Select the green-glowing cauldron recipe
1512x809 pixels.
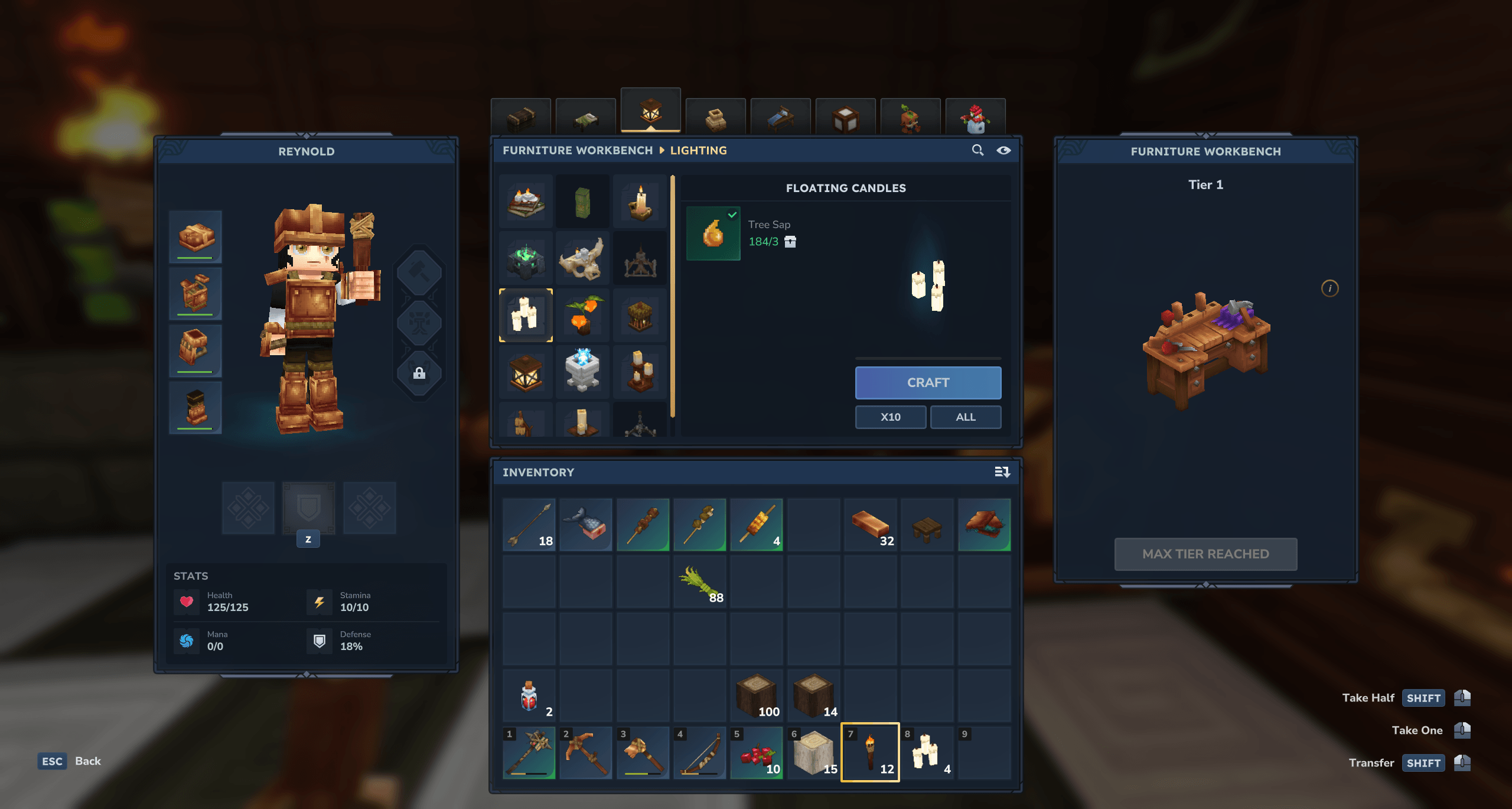526,258
